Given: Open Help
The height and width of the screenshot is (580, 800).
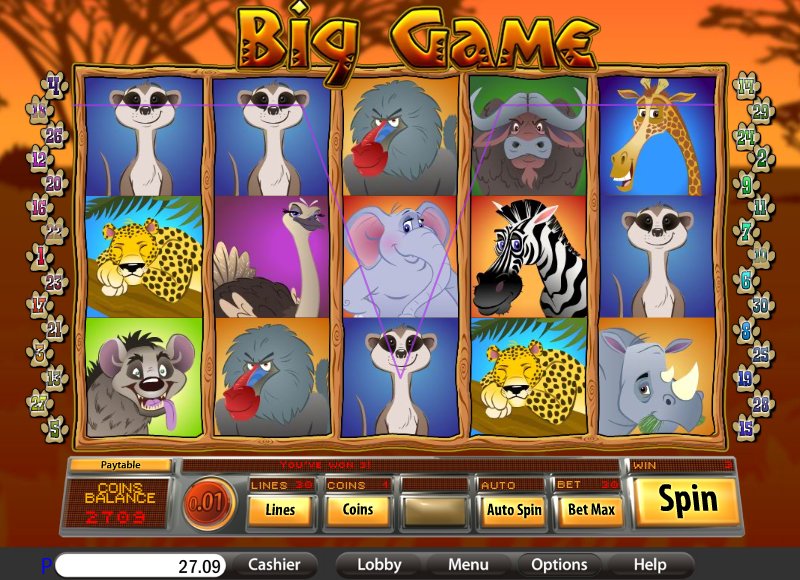Looking at the screenshot, I should coord(650,565).
